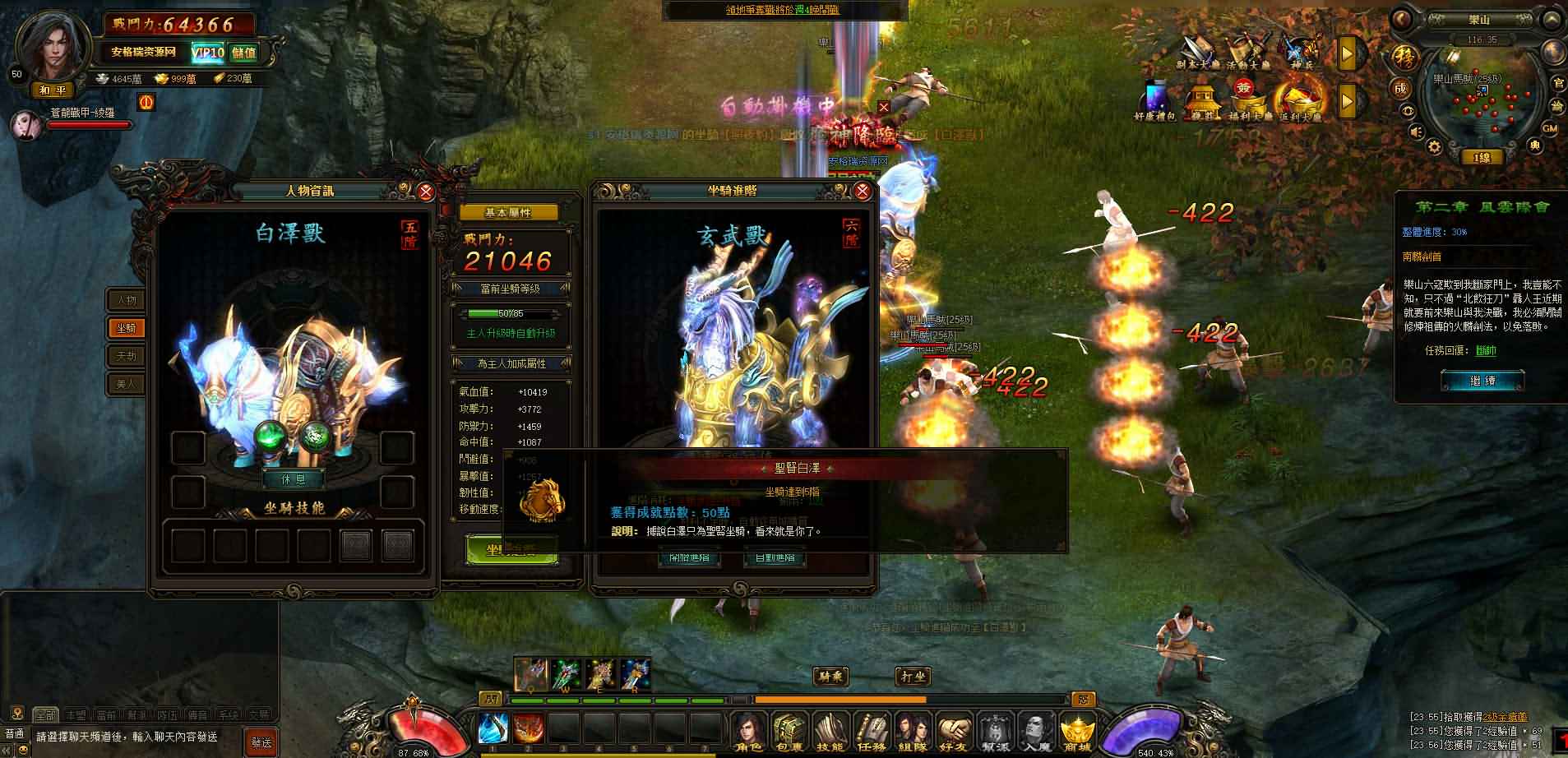Open the 包裹 bag inventory
This screenshot has height=758, width=1568.
tap(789, 731)
